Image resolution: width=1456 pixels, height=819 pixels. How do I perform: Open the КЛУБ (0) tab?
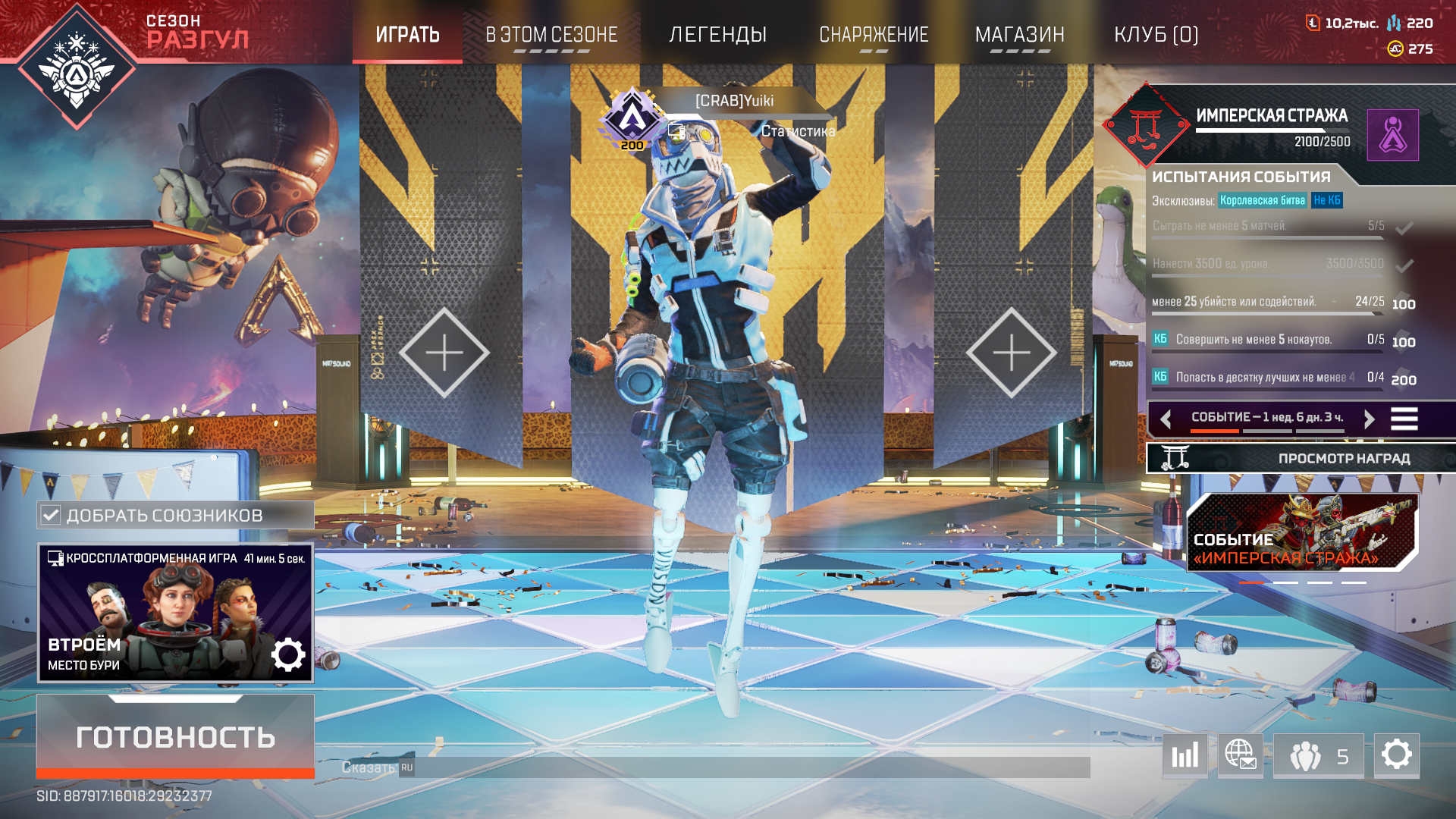coord(1156,35)
